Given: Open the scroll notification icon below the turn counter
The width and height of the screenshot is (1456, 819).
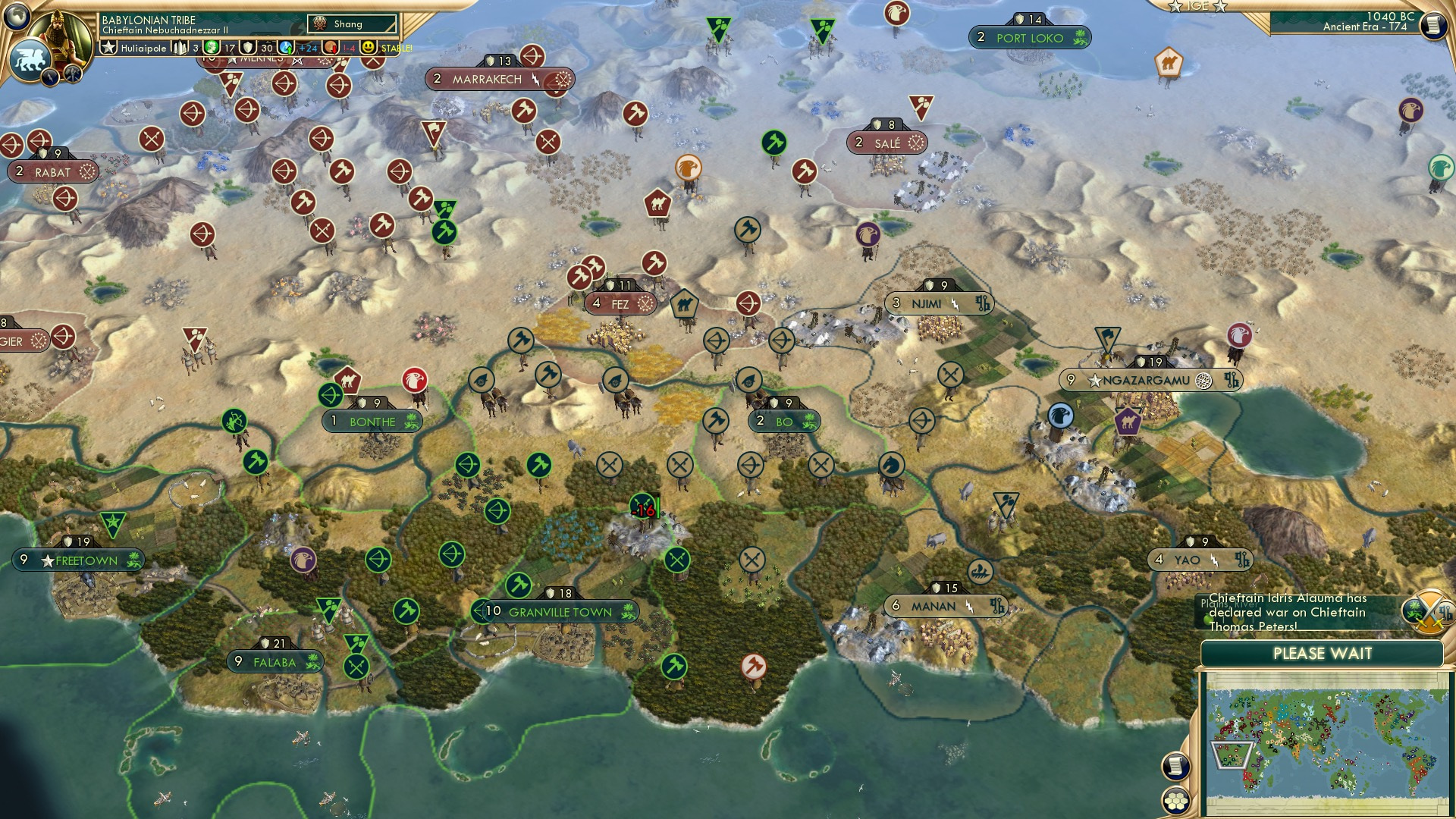Looking at the screenshot, I should click(1432, 27).
